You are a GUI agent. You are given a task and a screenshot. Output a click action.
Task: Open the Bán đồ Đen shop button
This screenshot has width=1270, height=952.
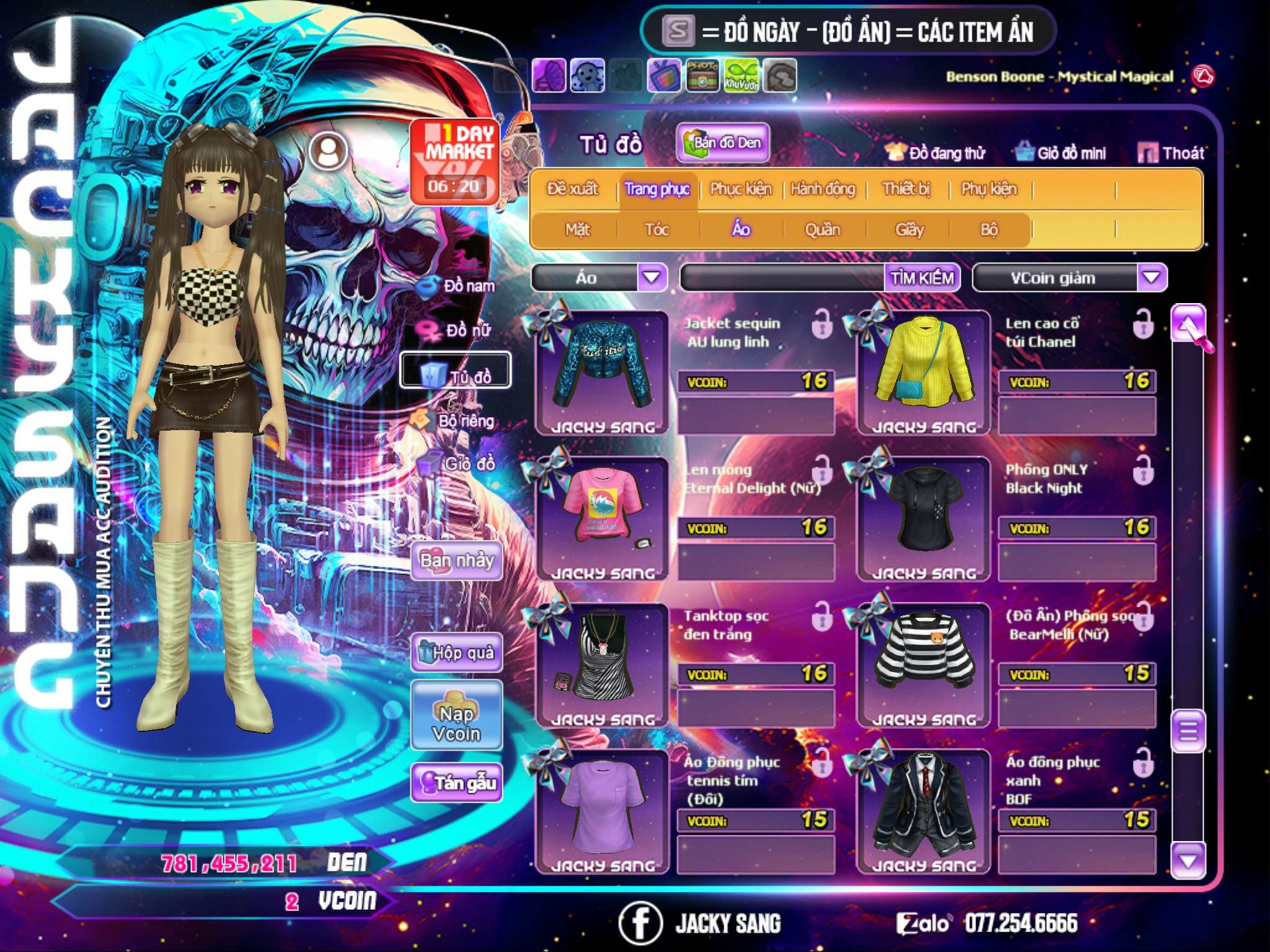722,143
